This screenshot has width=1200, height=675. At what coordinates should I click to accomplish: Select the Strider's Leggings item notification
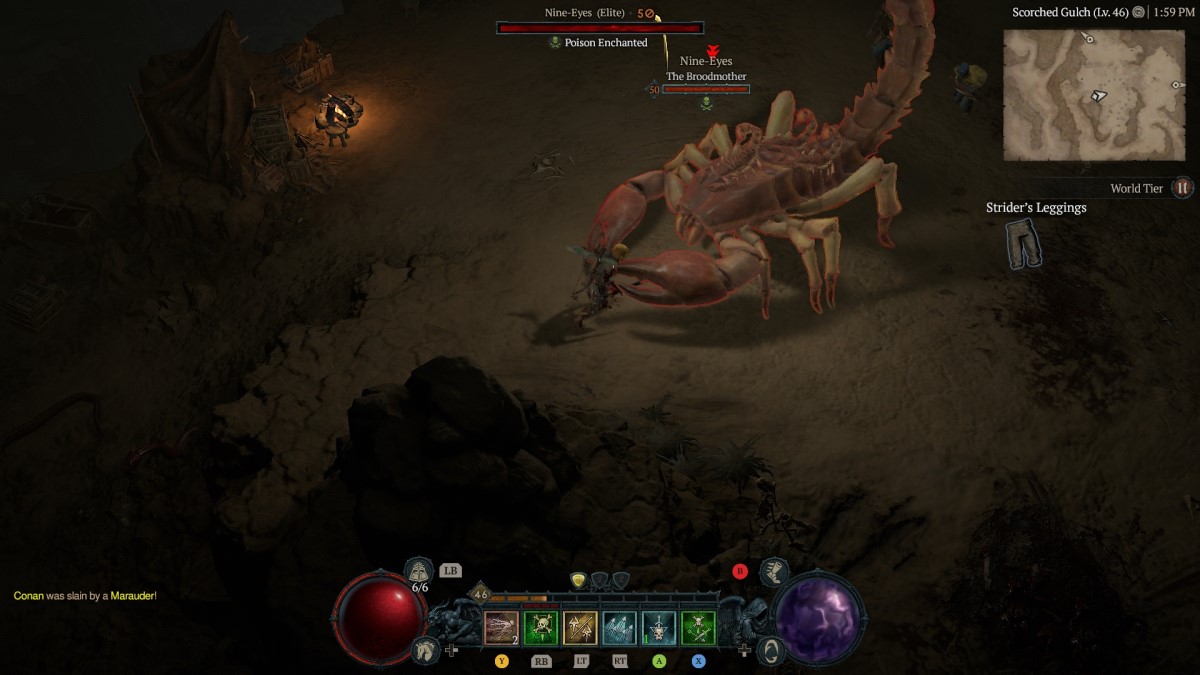pos(1025,243)
